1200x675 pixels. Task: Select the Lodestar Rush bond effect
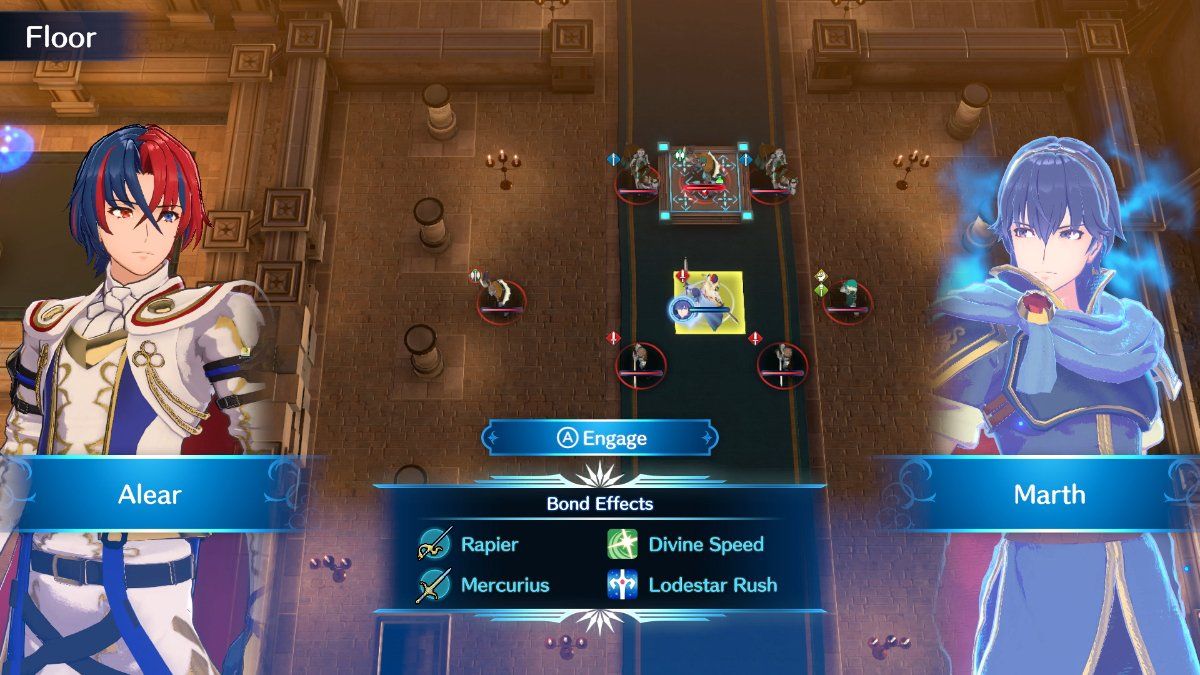[x=692, y=585]
